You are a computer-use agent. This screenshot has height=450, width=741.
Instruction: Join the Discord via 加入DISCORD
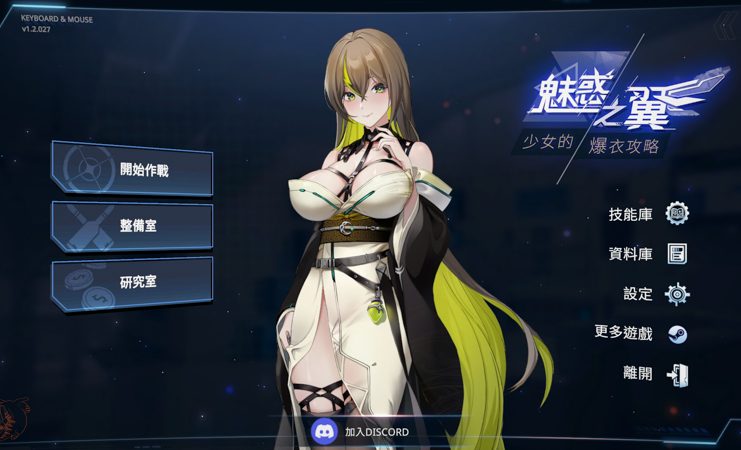[362, 432]
